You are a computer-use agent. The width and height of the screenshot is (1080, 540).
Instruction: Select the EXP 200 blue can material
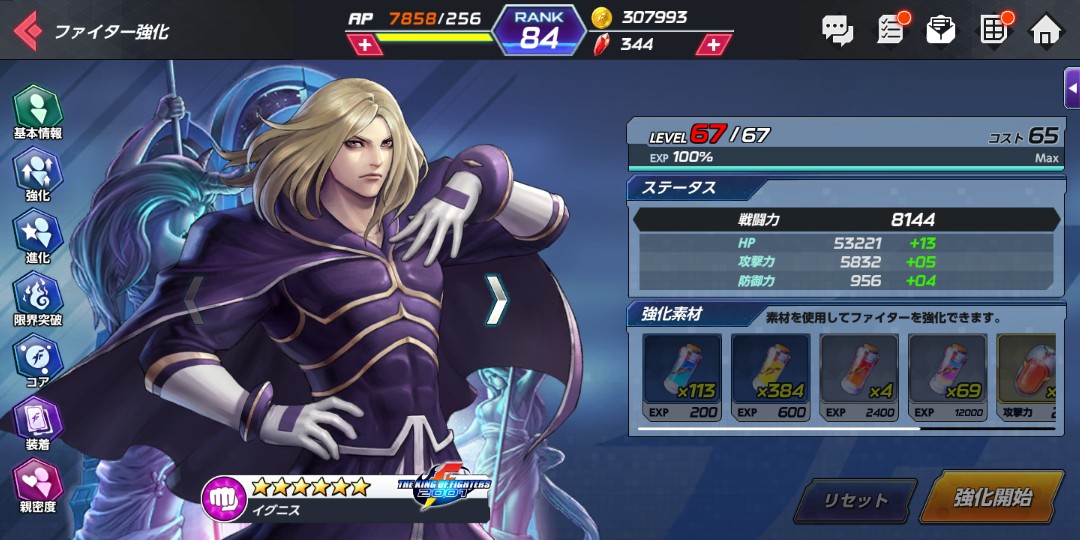681,376
